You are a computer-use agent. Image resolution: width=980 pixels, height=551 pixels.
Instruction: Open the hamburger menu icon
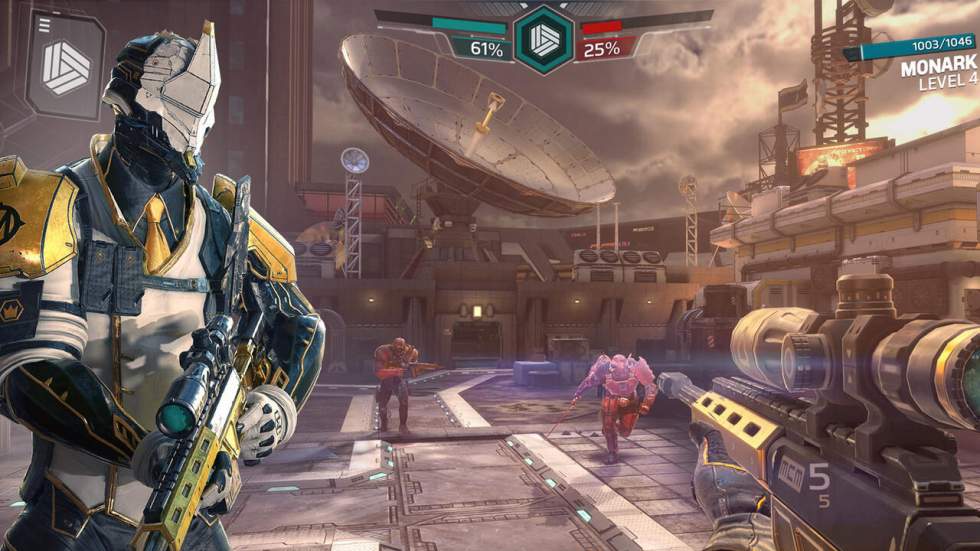pos(44,25)
